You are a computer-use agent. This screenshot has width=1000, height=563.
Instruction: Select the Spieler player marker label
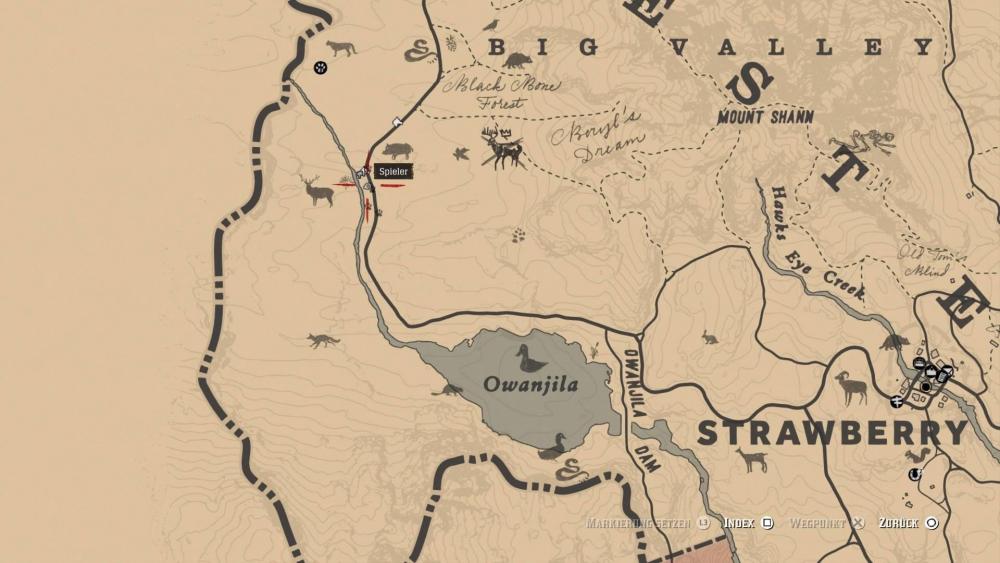(x=393, y=172)
